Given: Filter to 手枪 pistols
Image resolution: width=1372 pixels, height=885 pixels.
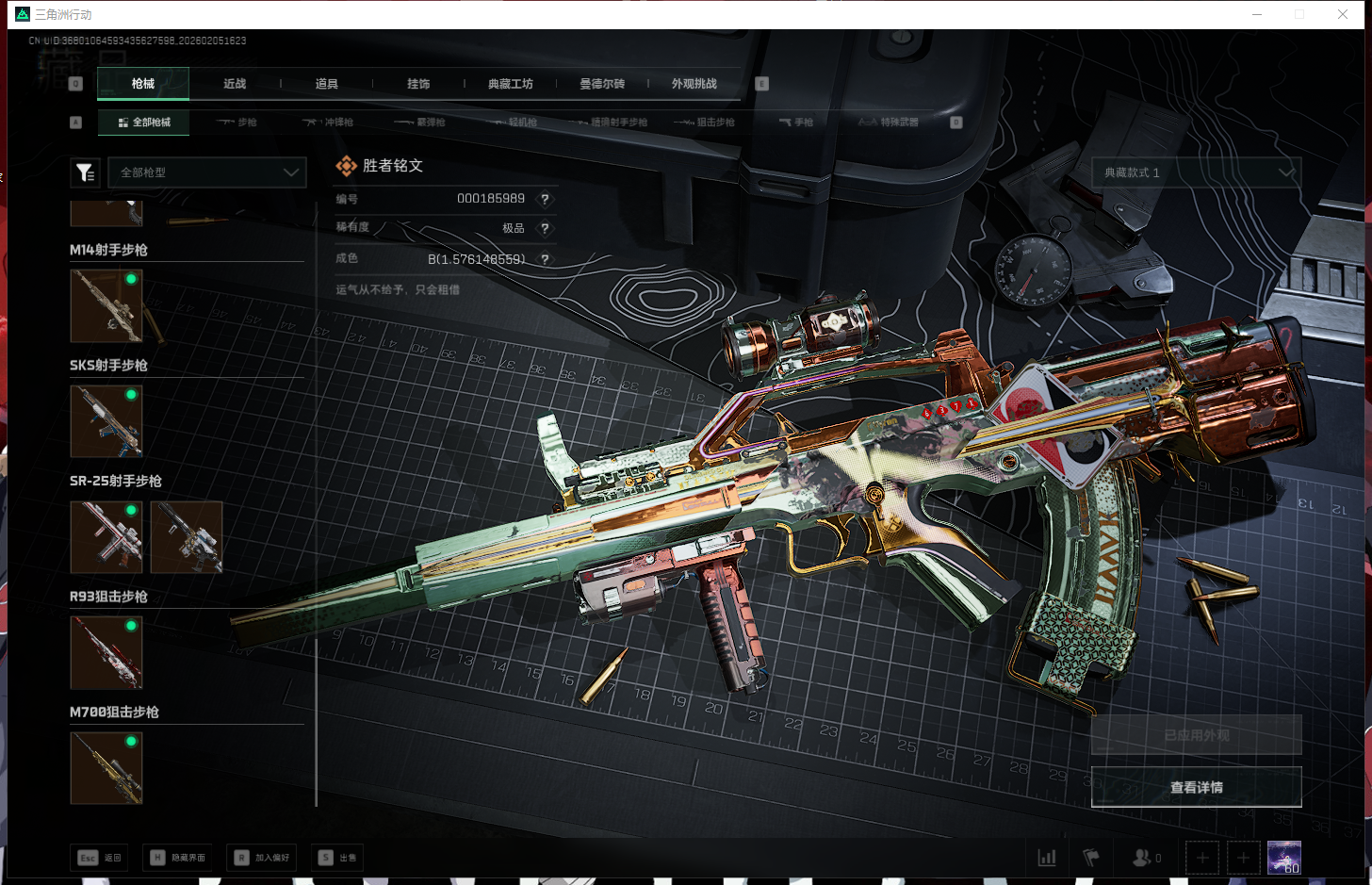Looking at the screenshot, I should 796,123.
